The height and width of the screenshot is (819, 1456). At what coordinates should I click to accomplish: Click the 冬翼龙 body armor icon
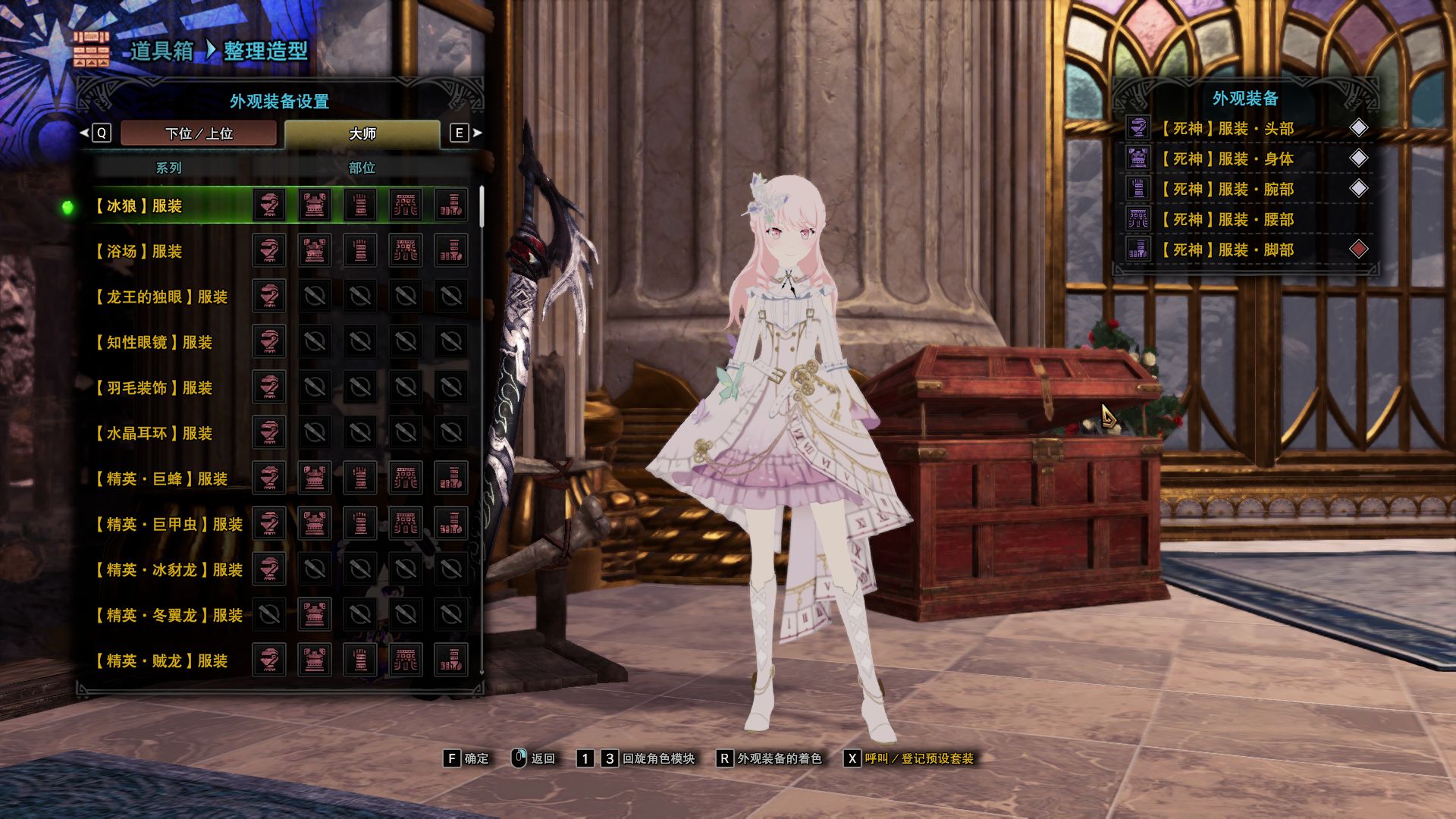pos(315,614)
